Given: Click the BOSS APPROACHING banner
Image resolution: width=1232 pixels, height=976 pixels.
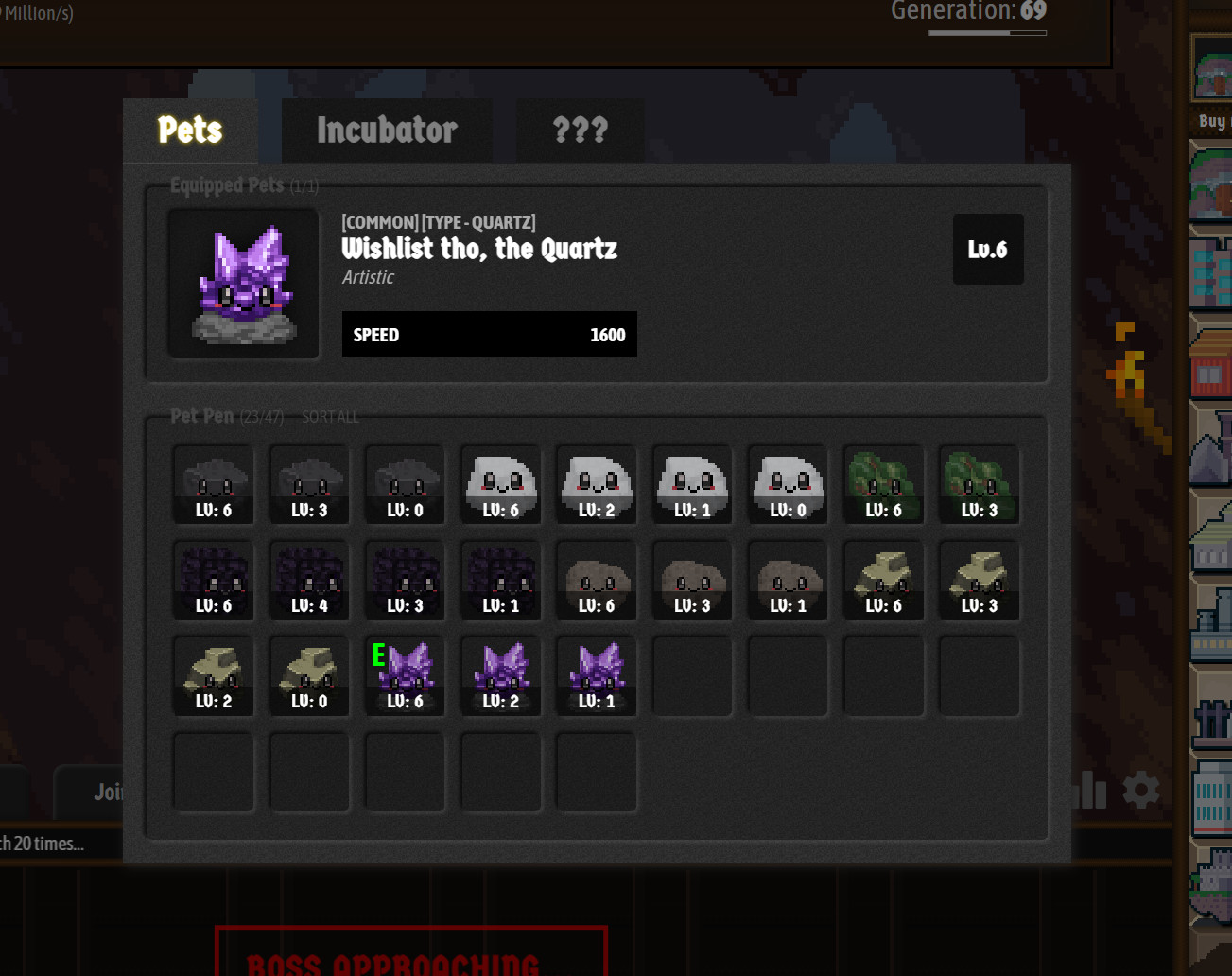Looking at the screenshot, I should (x=411, y=960).
